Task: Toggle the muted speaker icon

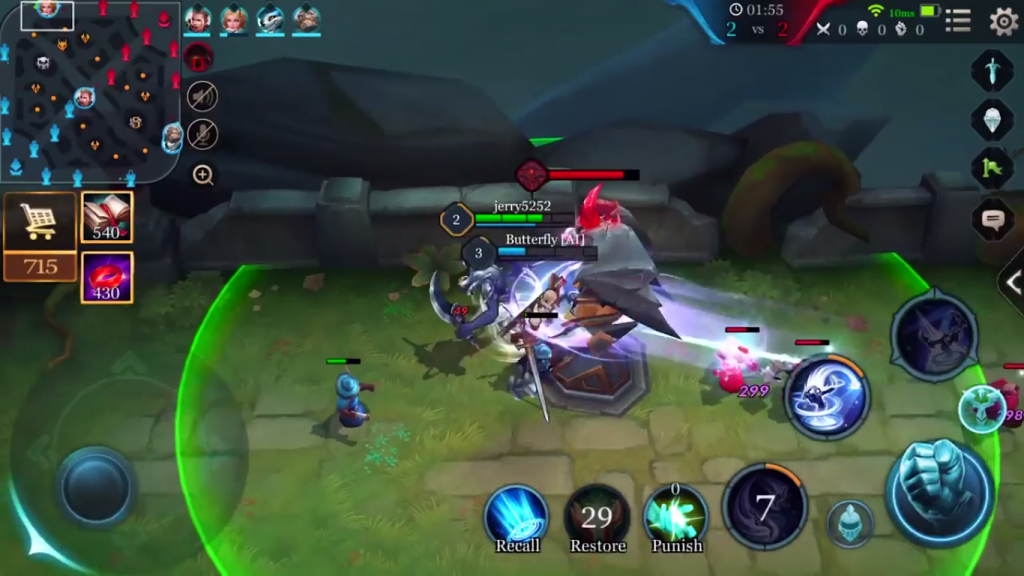Action: click(x=202, y=96)
